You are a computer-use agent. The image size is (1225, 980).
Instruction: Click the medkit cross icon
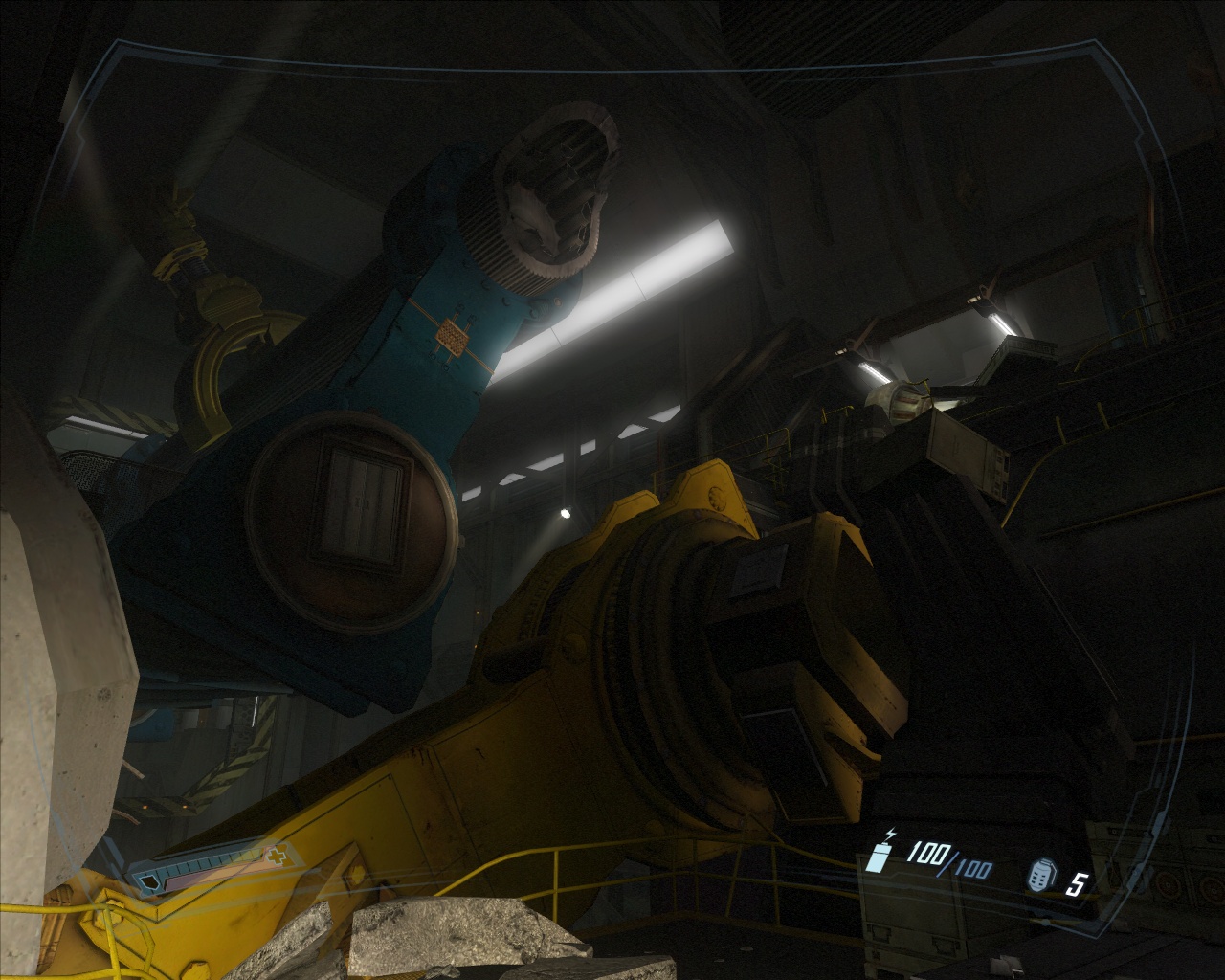tap(277, 856)
